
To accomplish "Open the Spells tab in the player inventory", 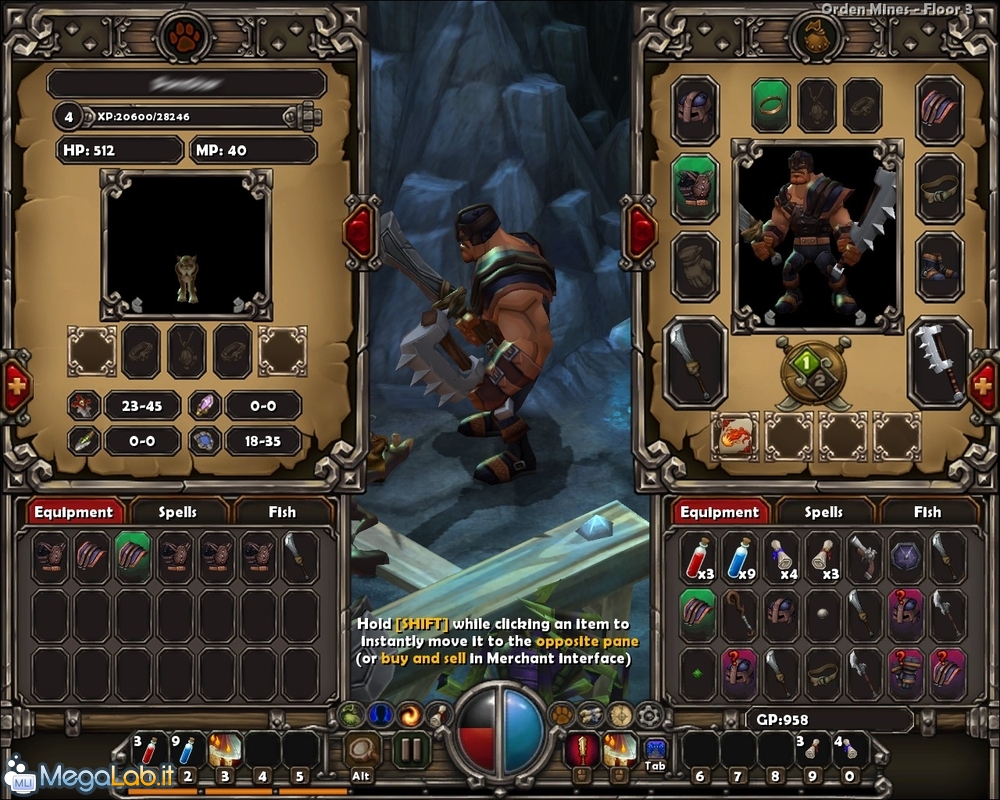I will [824, 512].
